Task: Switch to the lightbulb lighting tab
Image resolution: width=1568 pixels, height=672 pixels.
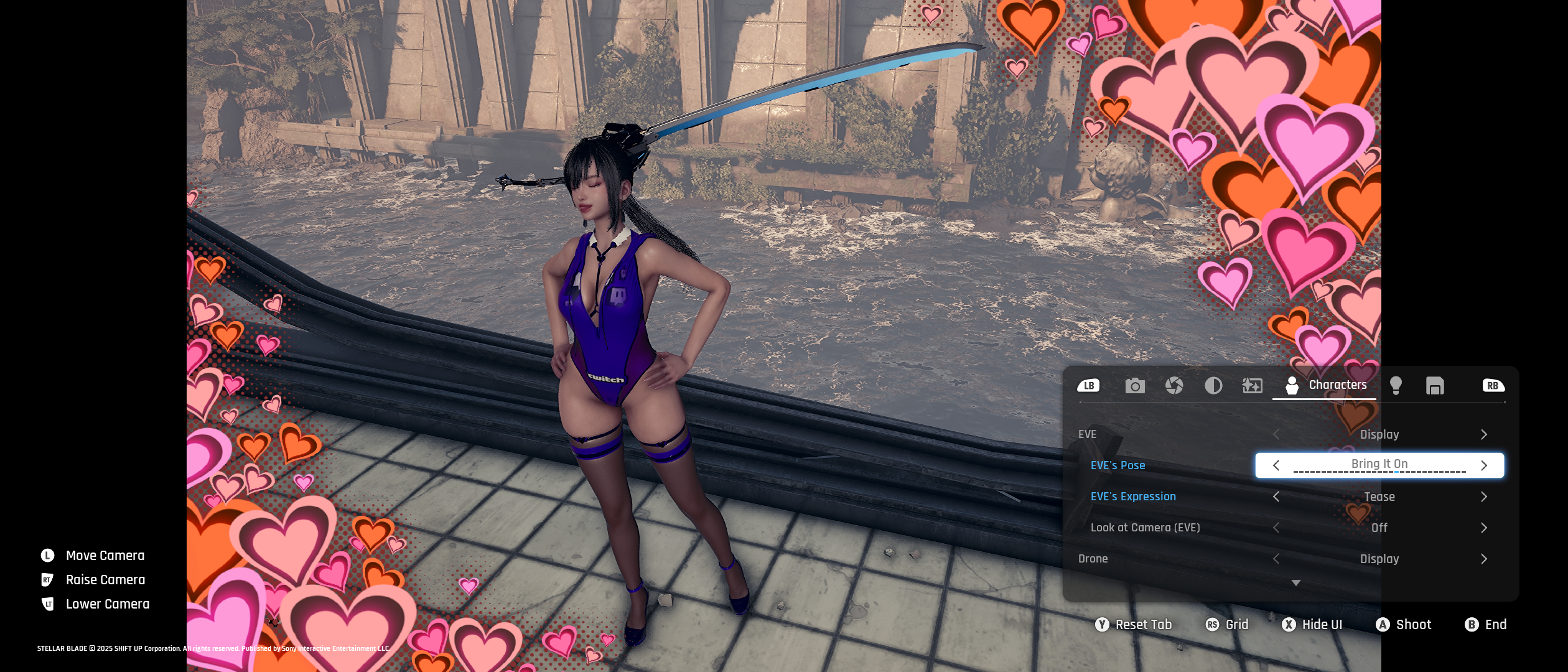Action: [1396, 386]
